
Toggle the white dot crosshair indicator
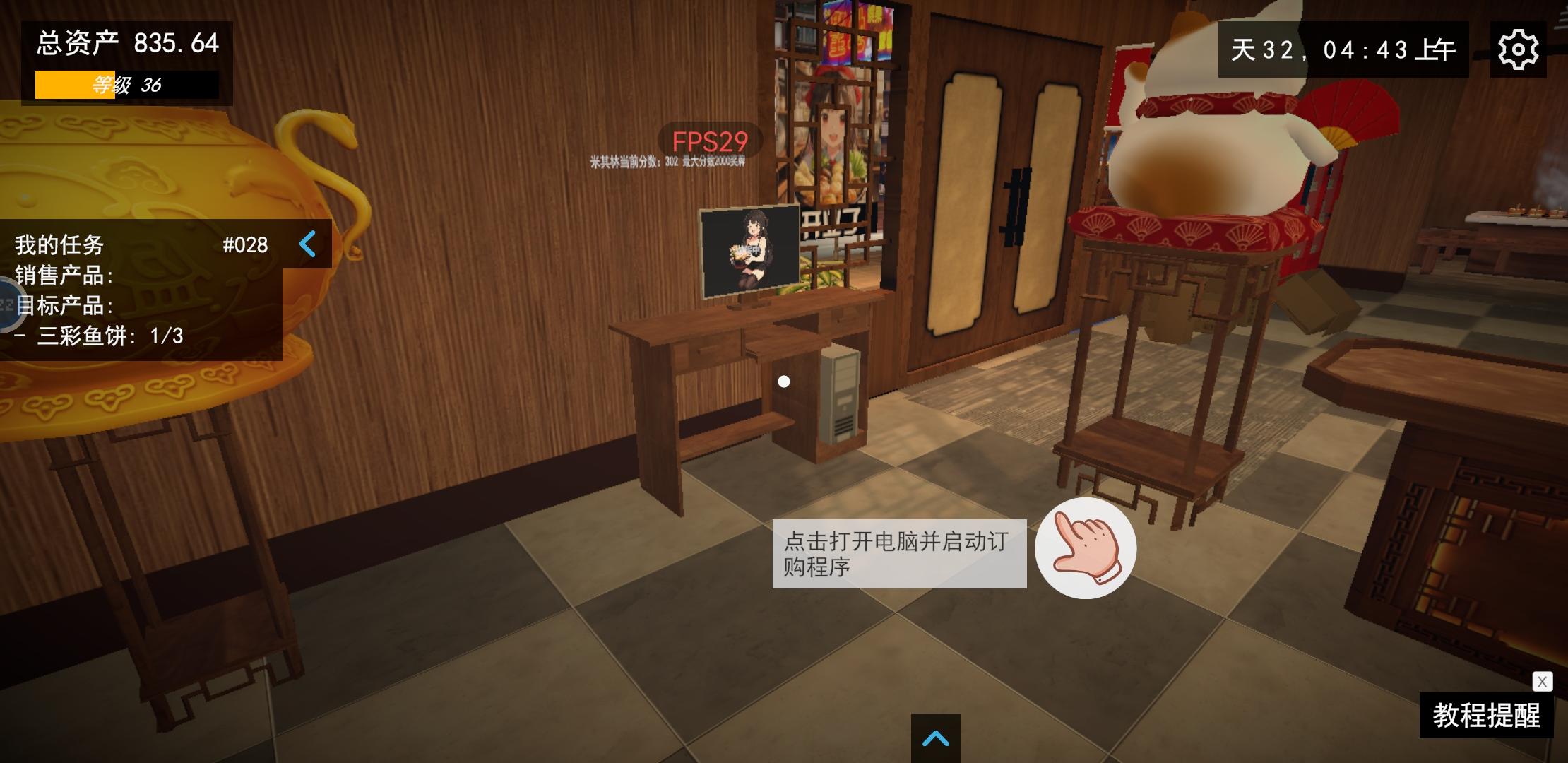(783, 380)
